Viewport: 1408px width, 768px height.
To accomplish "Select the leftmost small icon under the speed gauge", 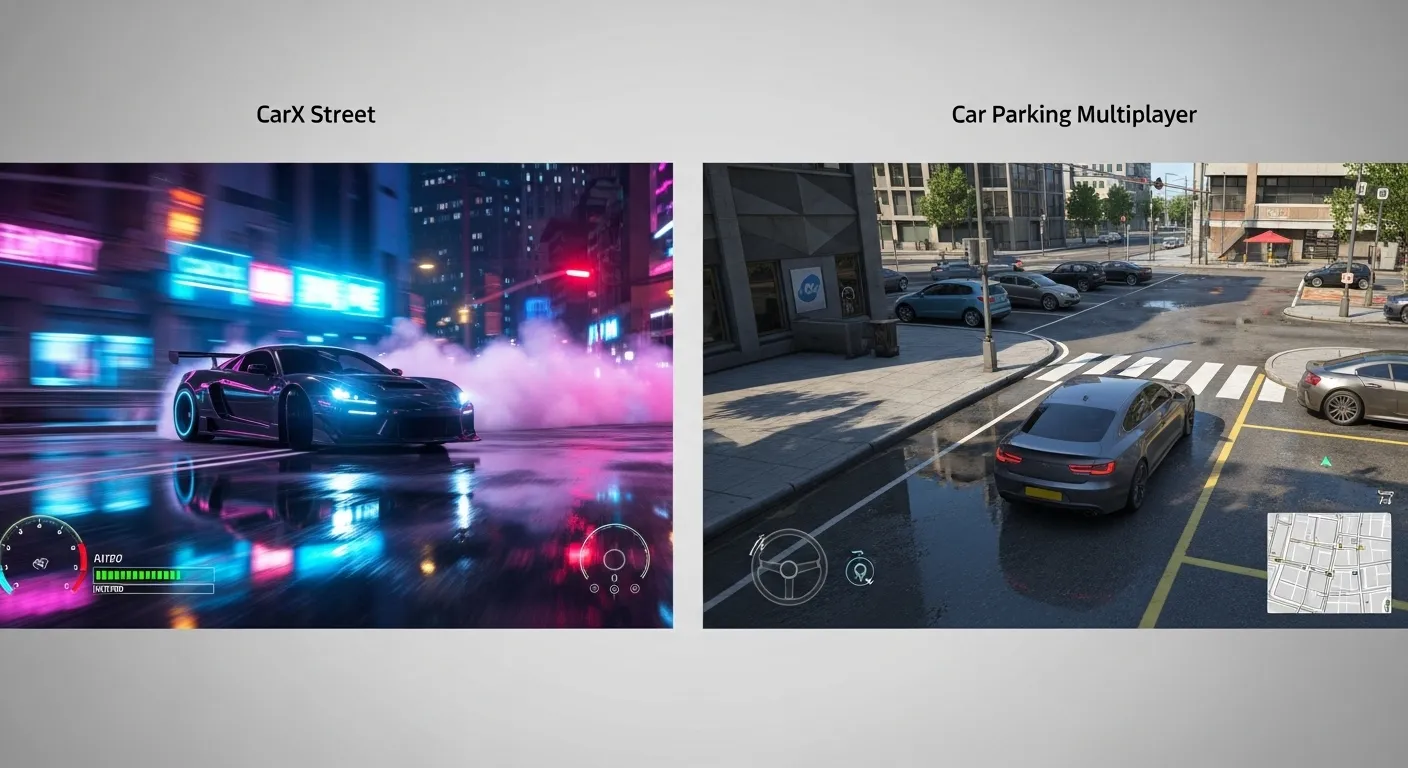I will tap(594, 588).
